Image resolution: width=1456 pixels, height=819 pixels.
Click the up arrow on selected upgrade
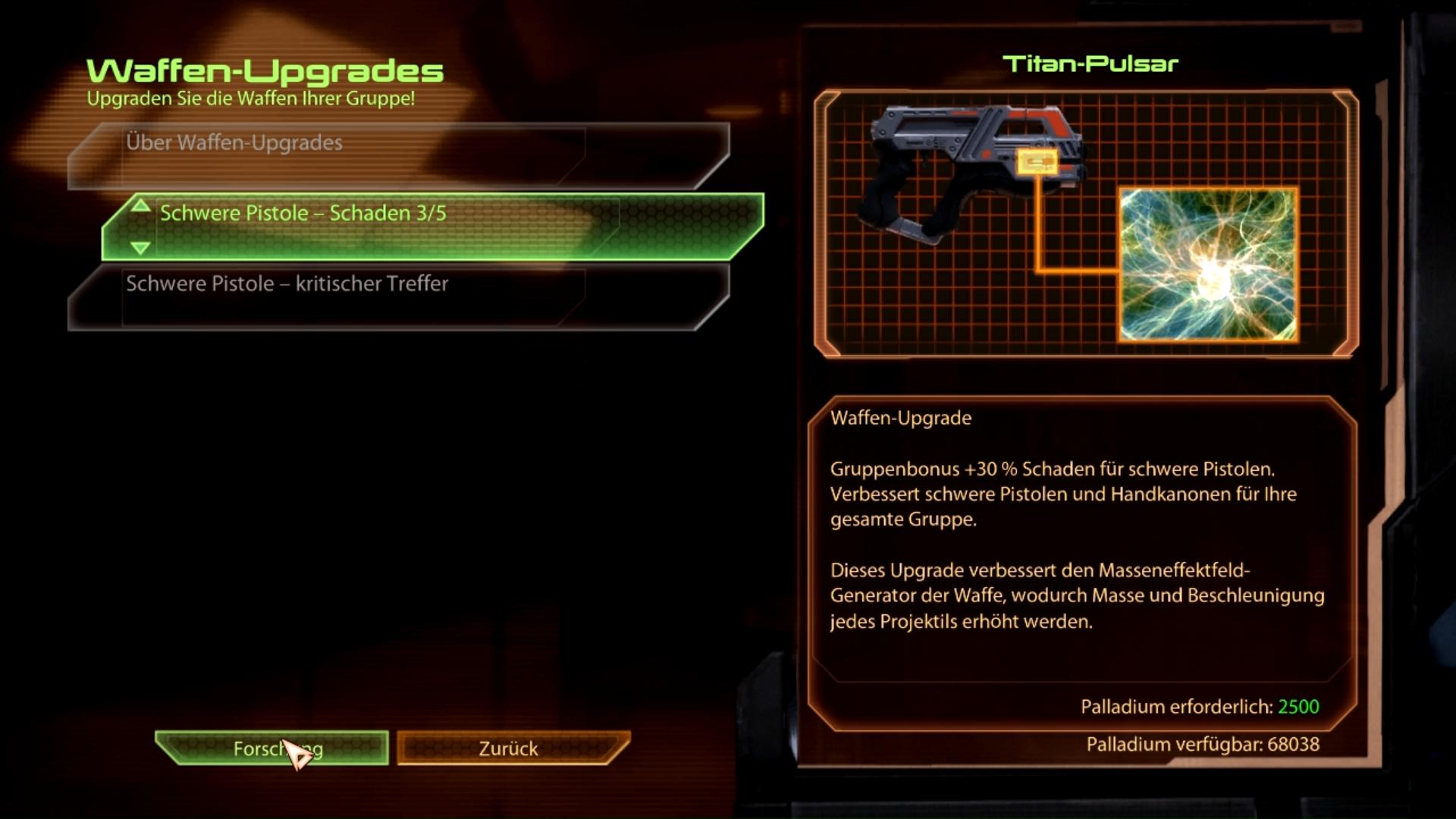tap(140, 206)
